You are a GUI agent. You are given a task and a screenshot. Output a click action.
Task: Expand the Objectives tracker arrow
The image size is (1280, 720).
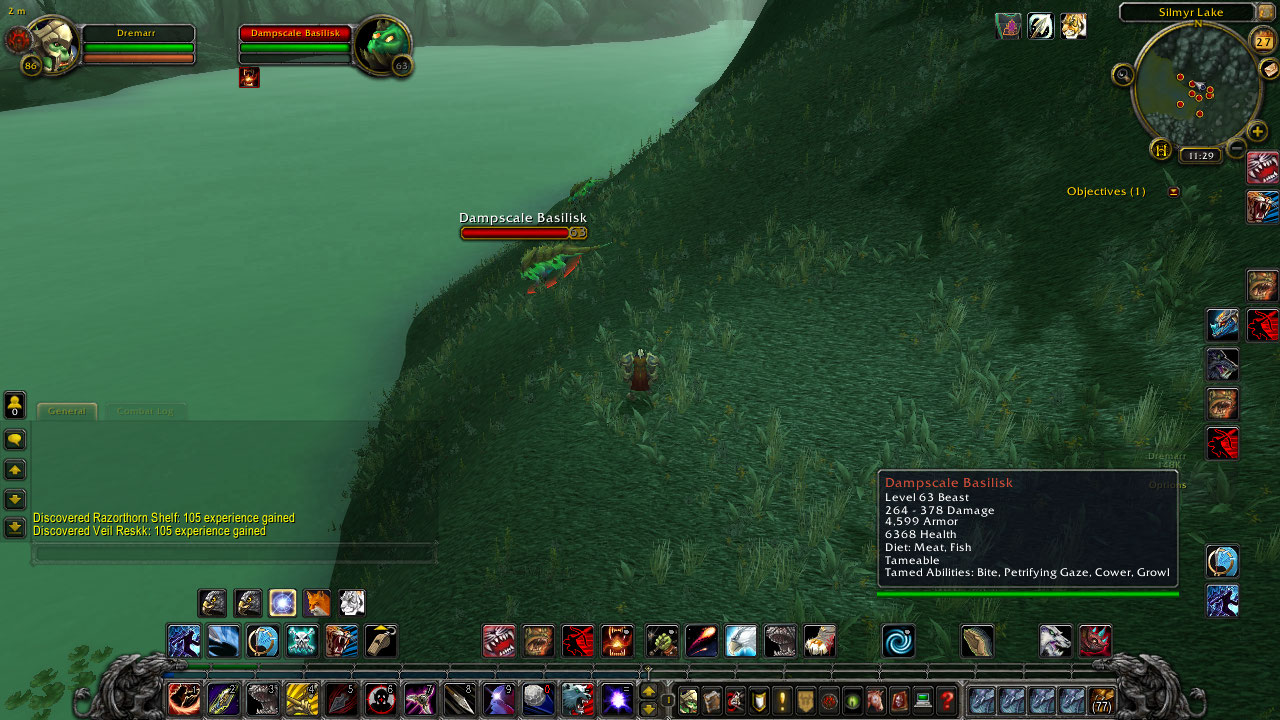click(1174, 192)
